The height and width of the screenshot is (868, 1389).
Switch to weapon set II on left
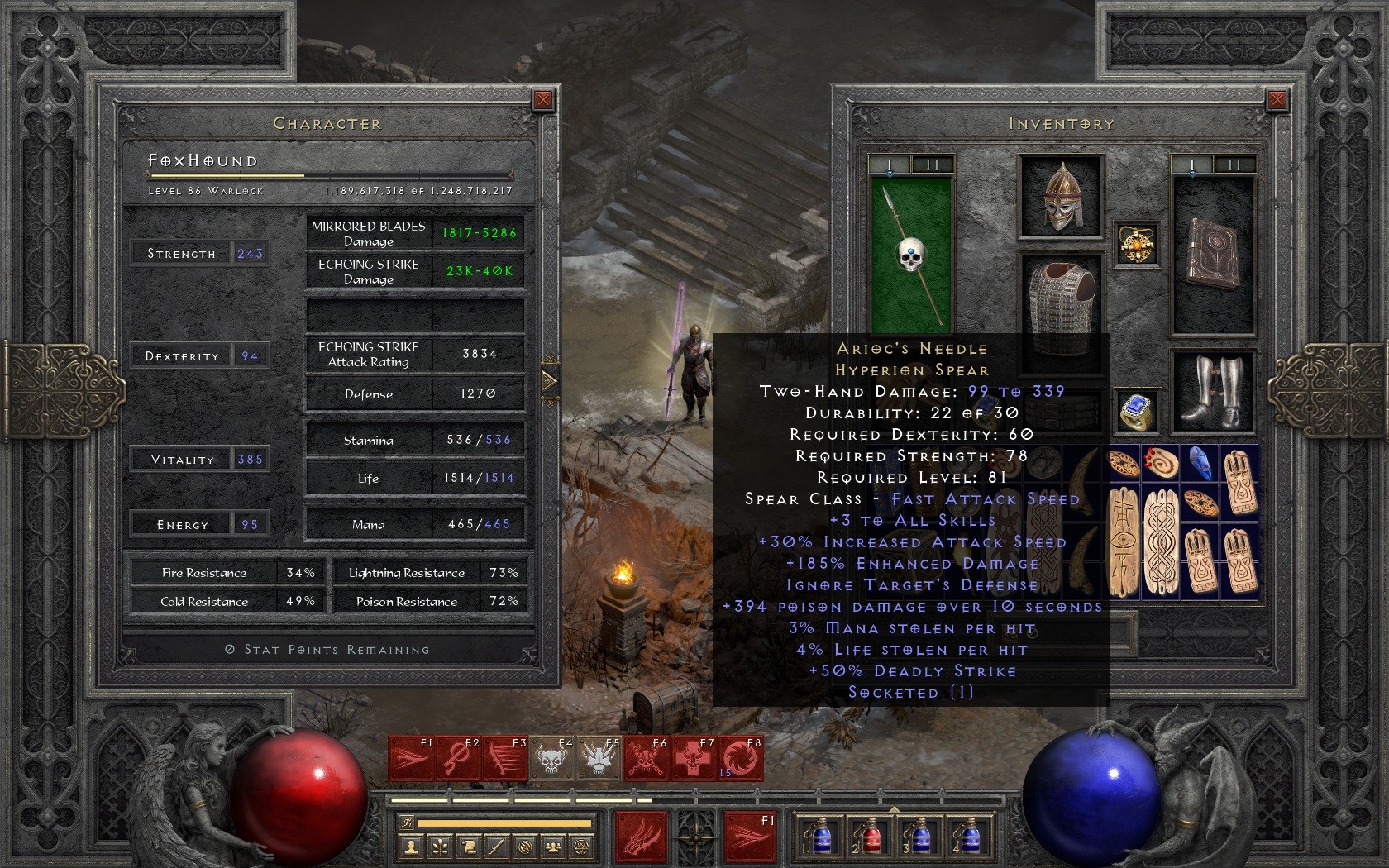point(933,165)
